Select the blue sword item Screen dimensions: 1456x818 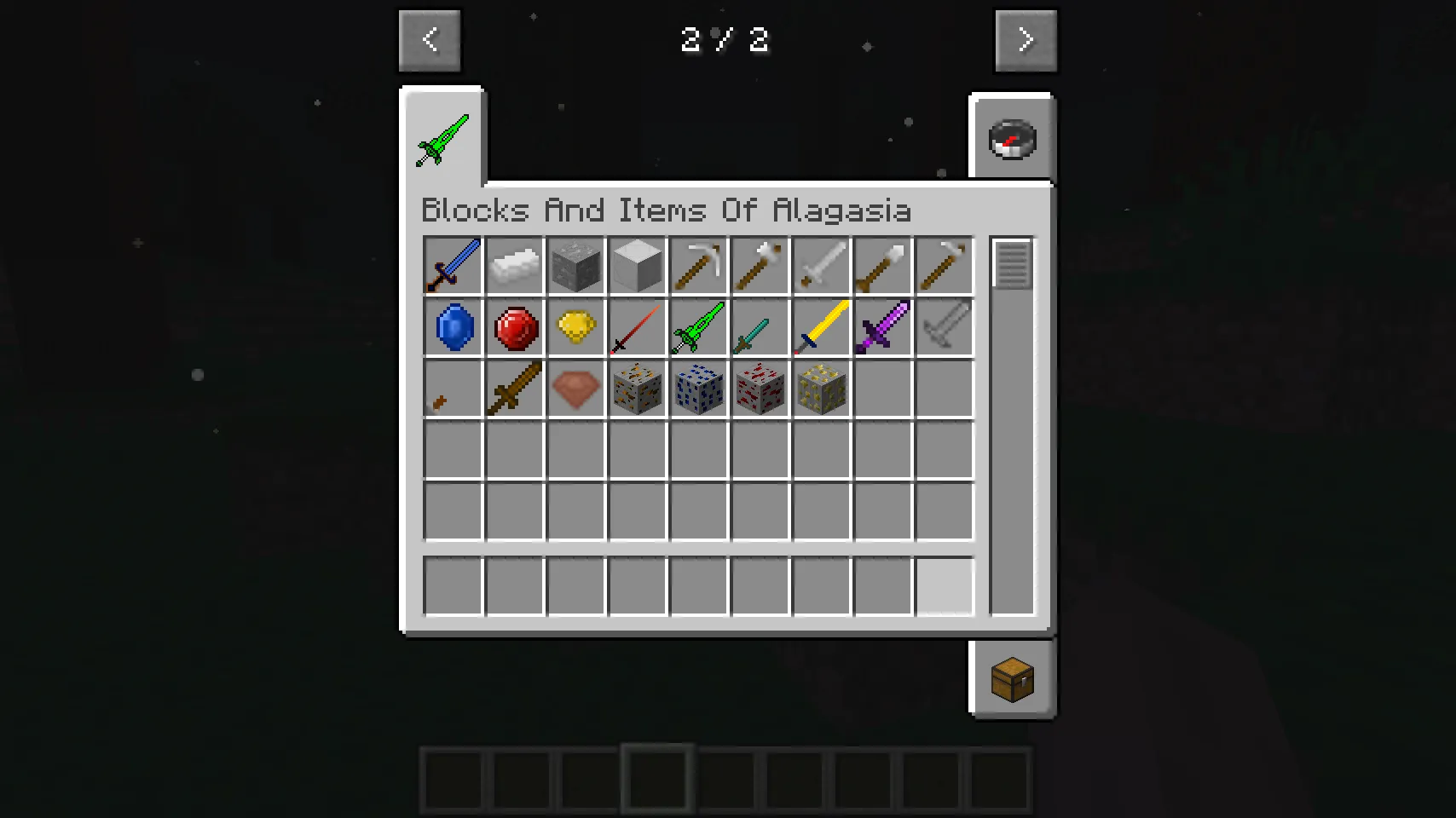coord(453,265)
